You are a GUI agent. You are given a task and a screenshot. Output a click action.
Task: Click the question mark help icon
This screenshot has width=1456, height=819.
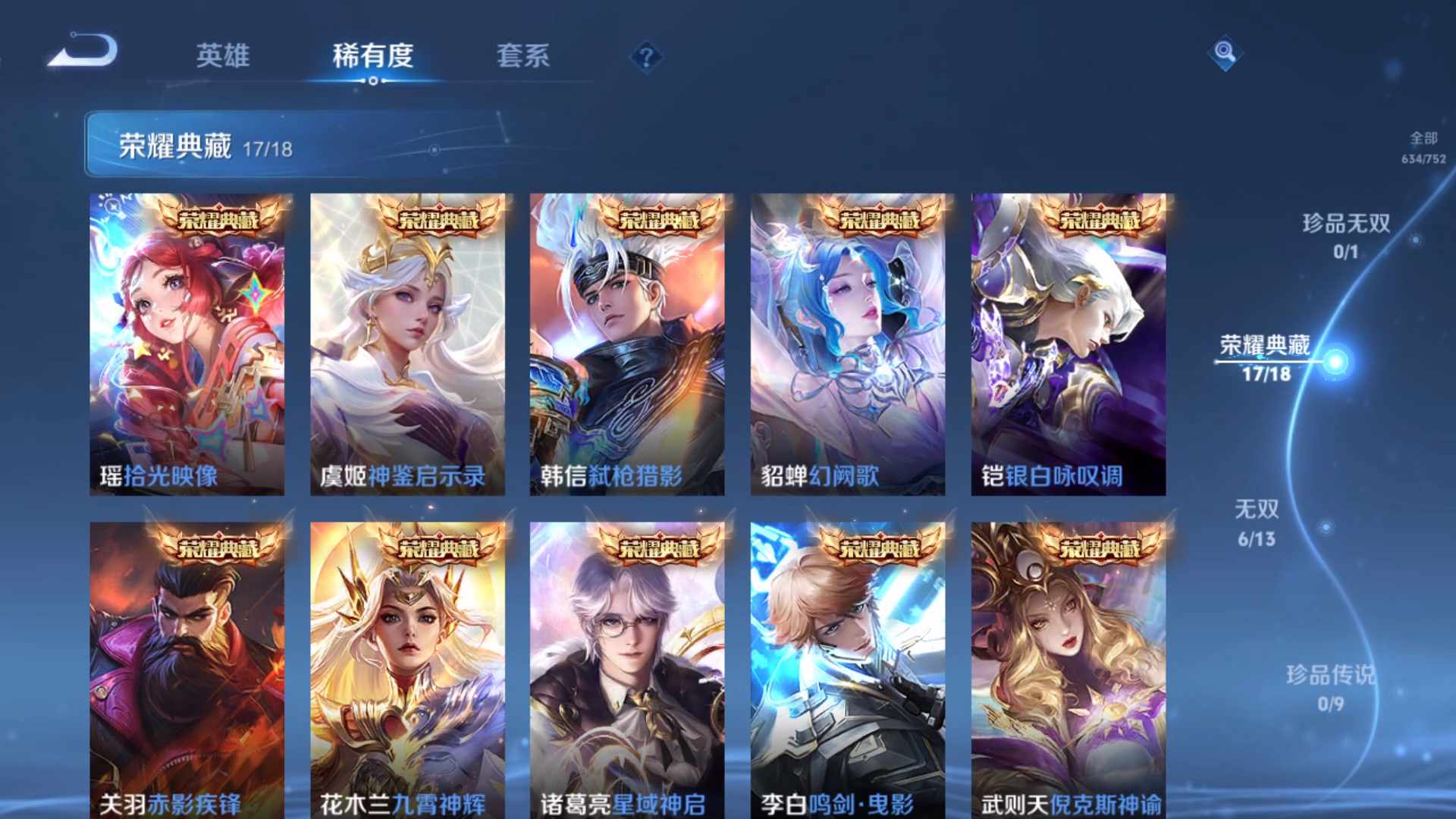644,55
